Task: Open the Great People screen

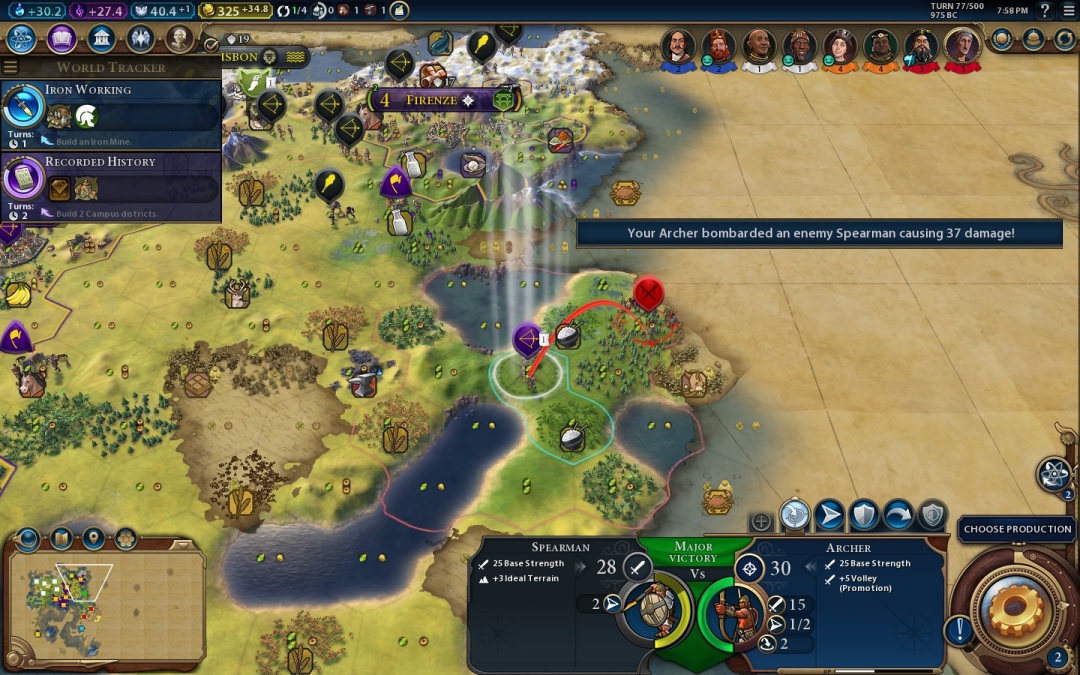Action: [179, 39]
